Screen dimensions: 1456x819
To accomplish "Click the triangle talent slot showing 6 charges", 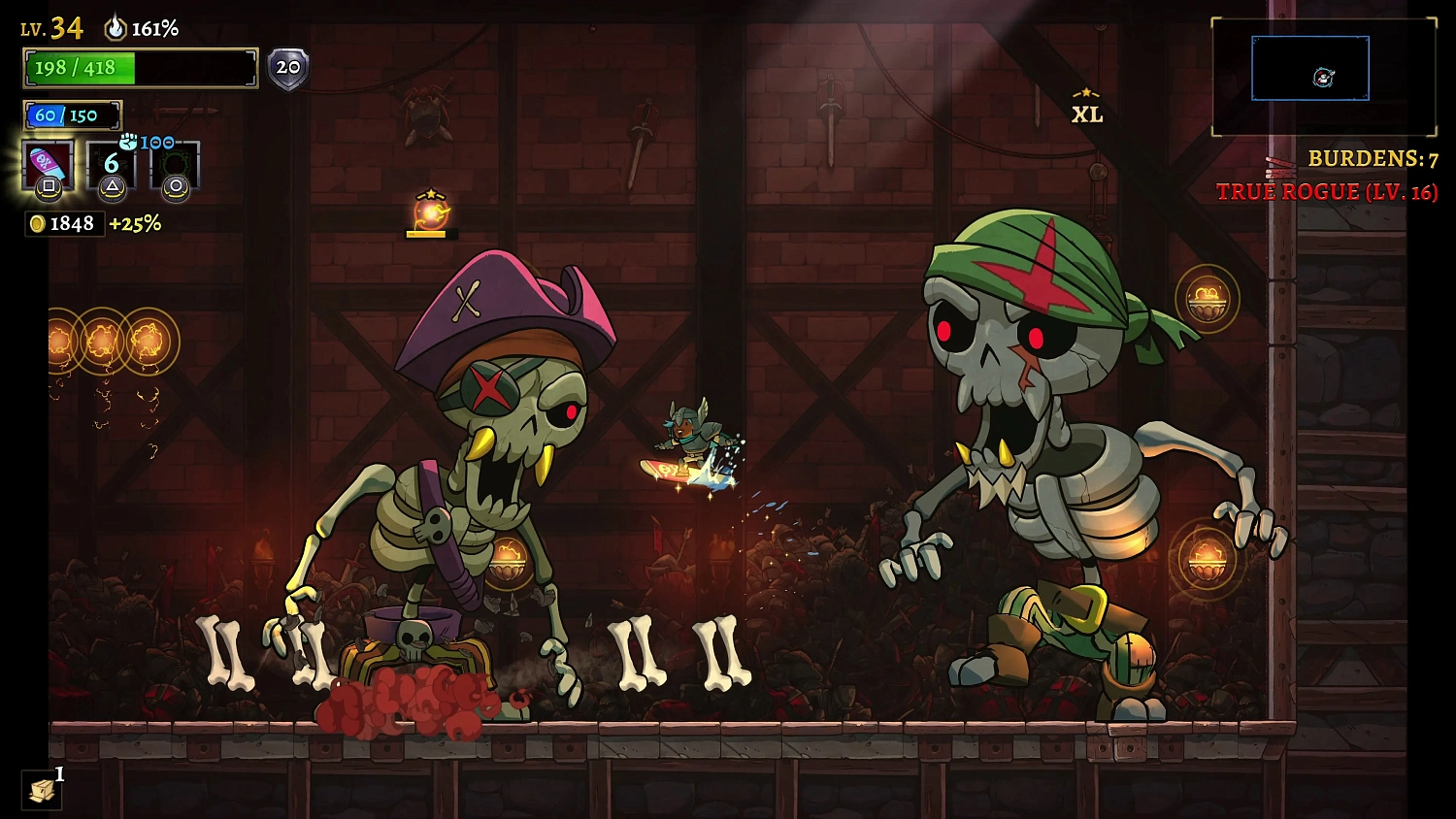I will [111, 165].
